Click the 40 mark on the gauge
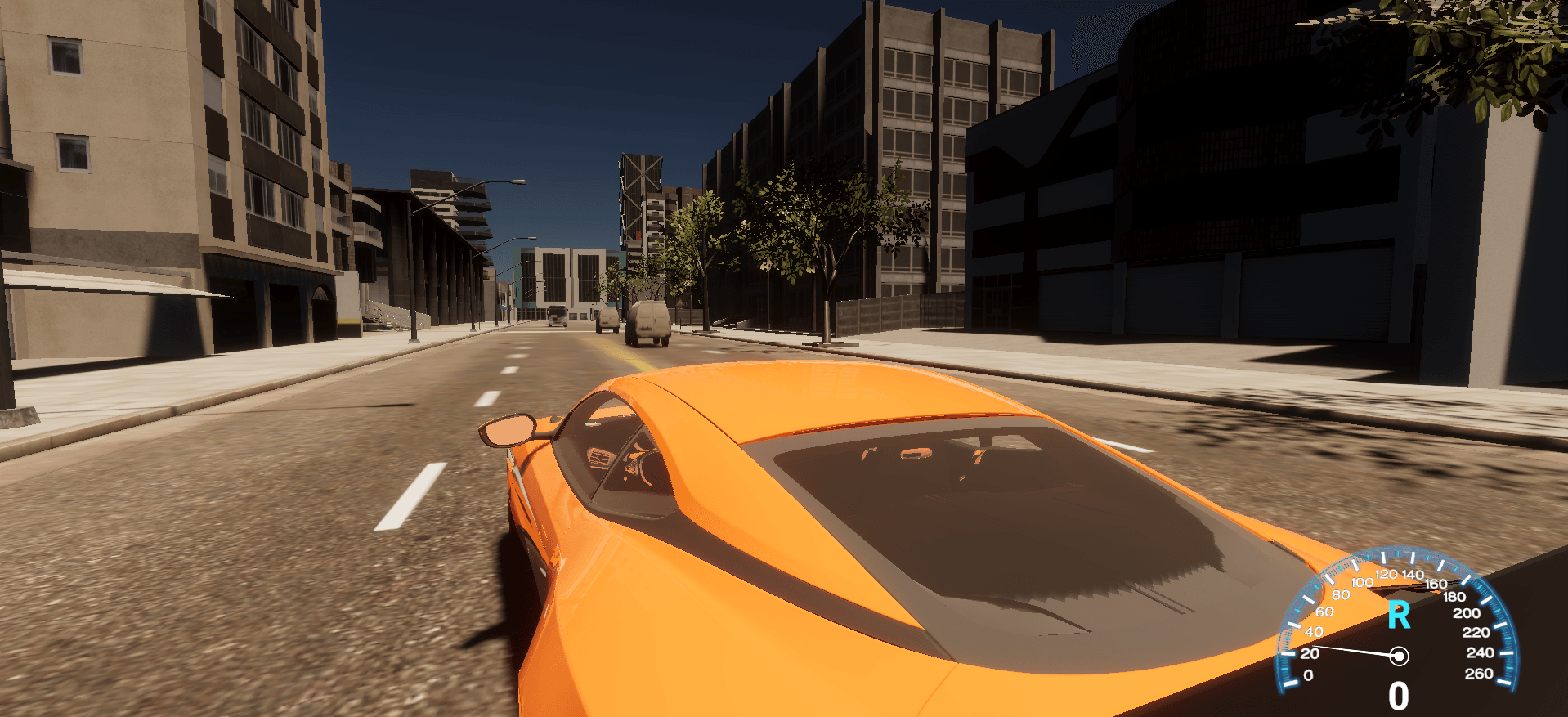The image size is (1568, 717). 1315,630
